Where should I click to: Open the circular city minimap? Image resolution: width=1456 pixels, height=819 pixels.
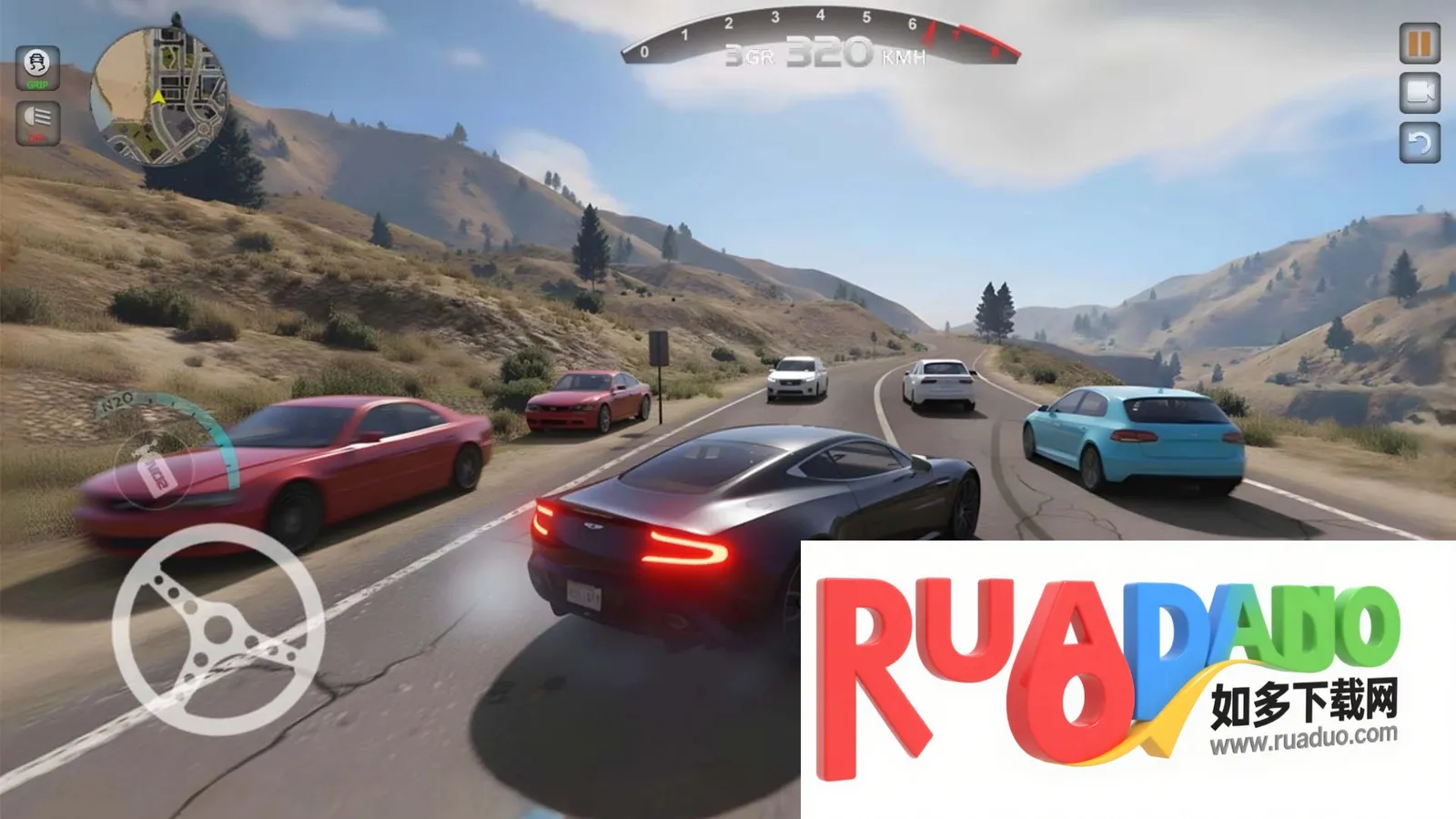point(159,97)
